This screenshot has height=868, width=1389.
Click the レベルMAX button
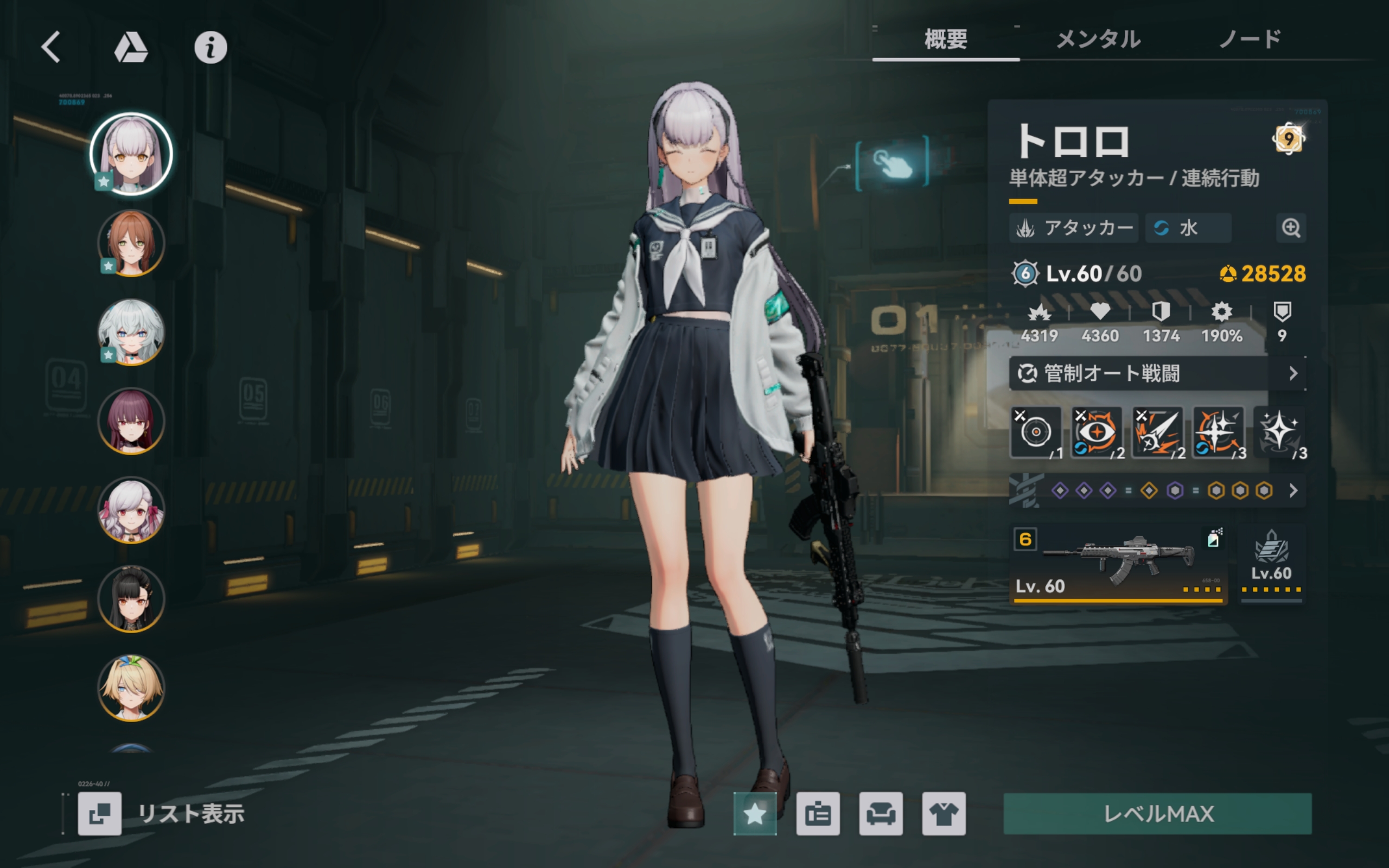1157,813
